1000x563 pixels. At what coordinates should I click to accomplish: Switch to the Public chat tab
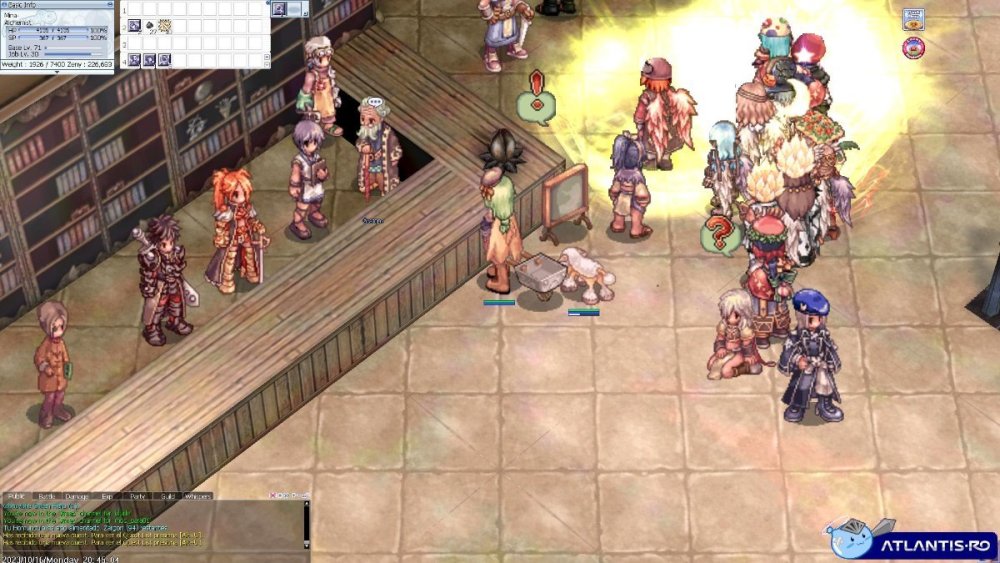point(16,496)
